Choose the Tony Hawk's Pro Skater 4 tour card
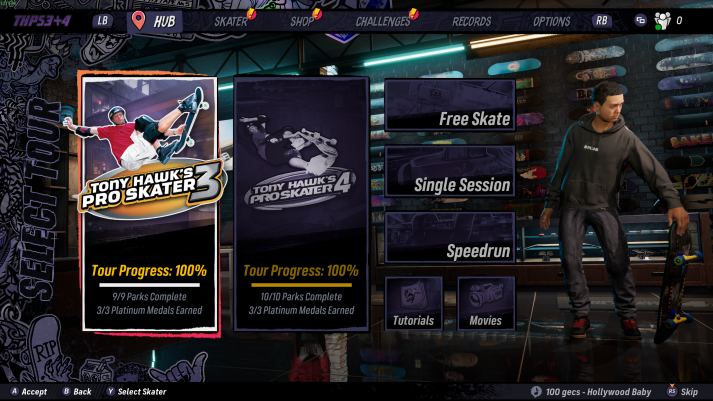The image size is (713, 401). (301, 203)
